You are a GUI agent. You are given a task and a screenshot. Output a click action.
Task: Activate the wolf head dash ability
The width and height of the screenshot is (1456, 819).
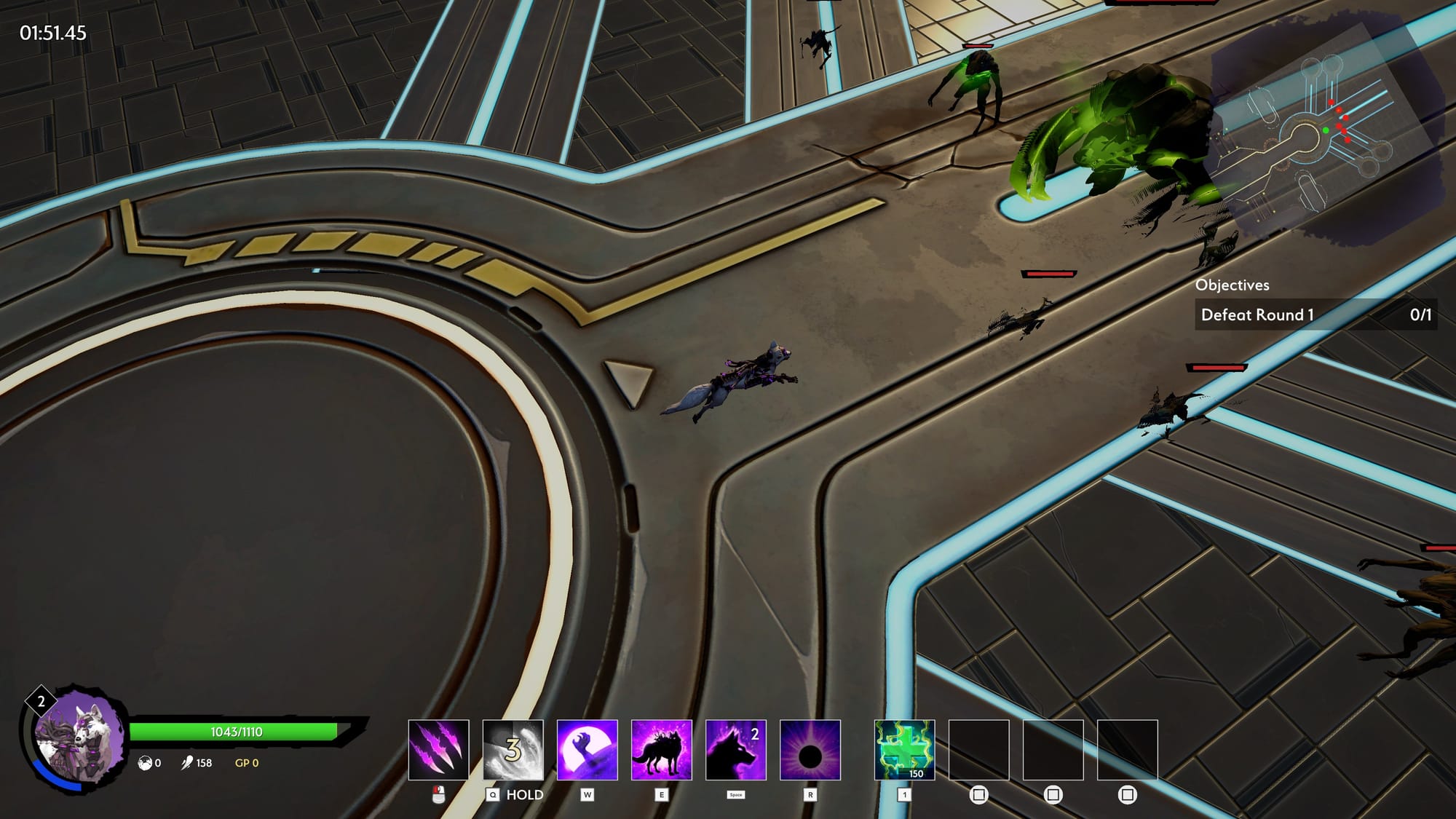click(x=735, y=750)
